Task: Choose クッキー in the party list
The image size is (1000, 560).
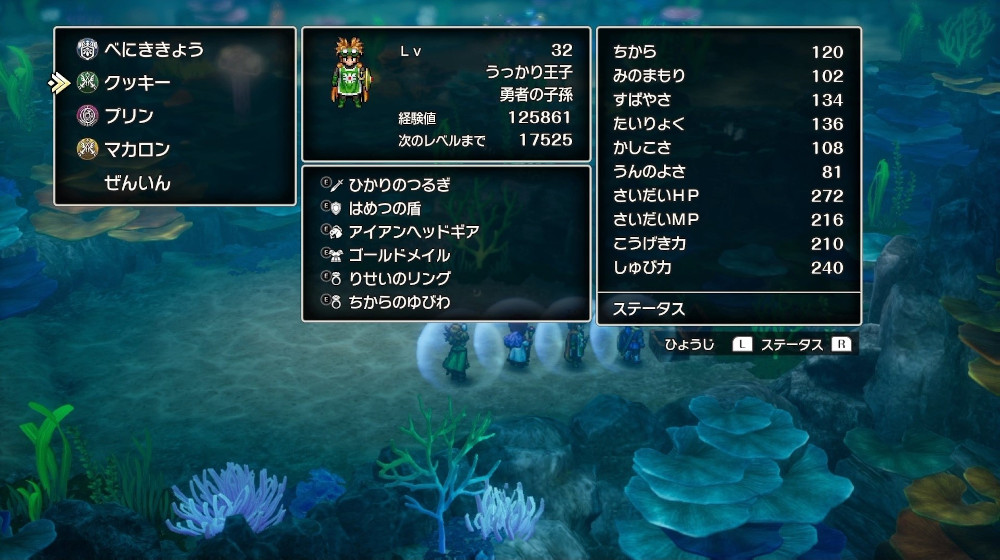Action: point(137,83)
